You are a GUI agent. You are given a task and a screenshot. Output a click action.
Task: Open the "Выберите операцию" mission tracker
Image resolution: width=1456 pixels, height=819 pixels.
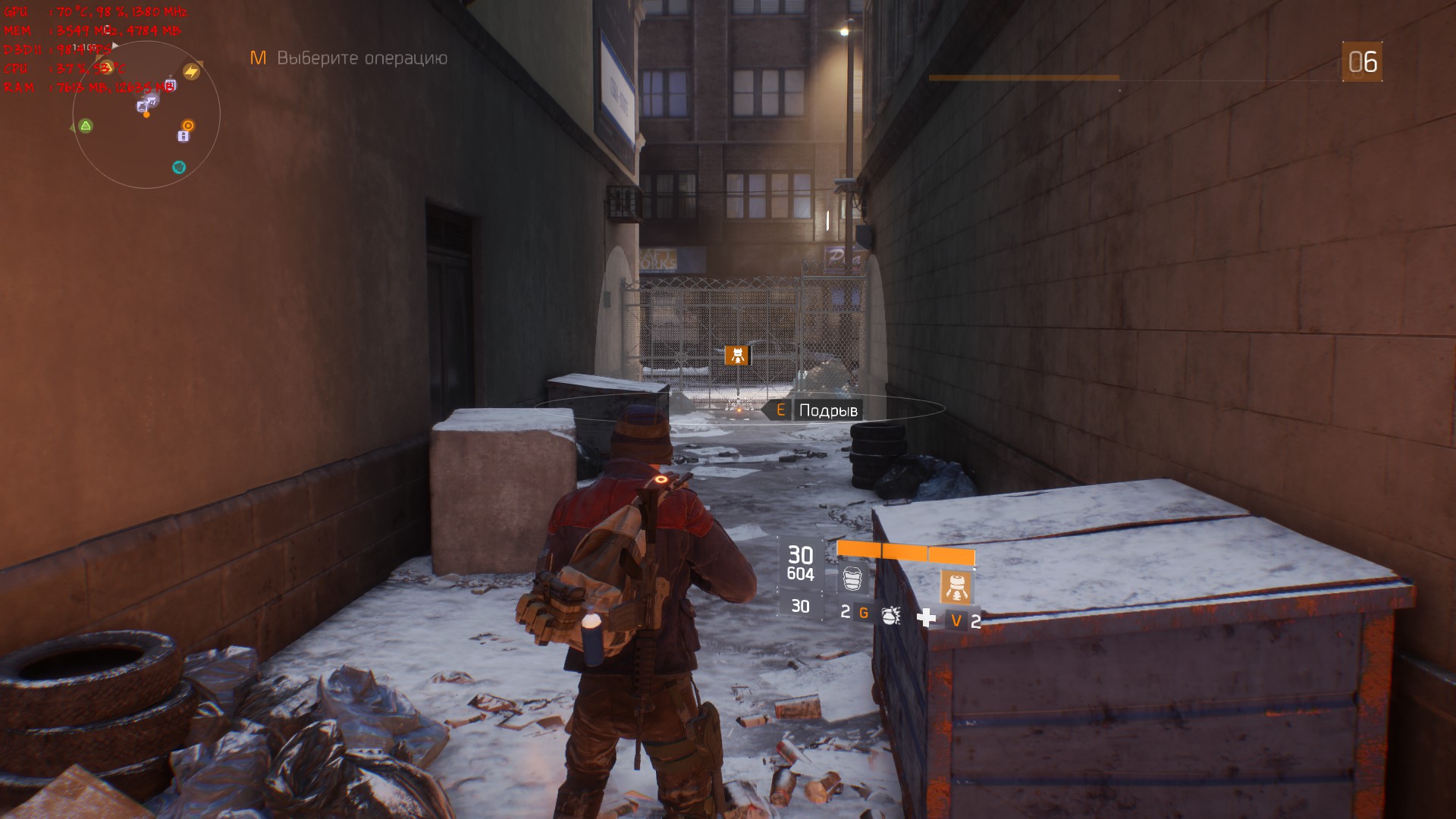point(362,58)
